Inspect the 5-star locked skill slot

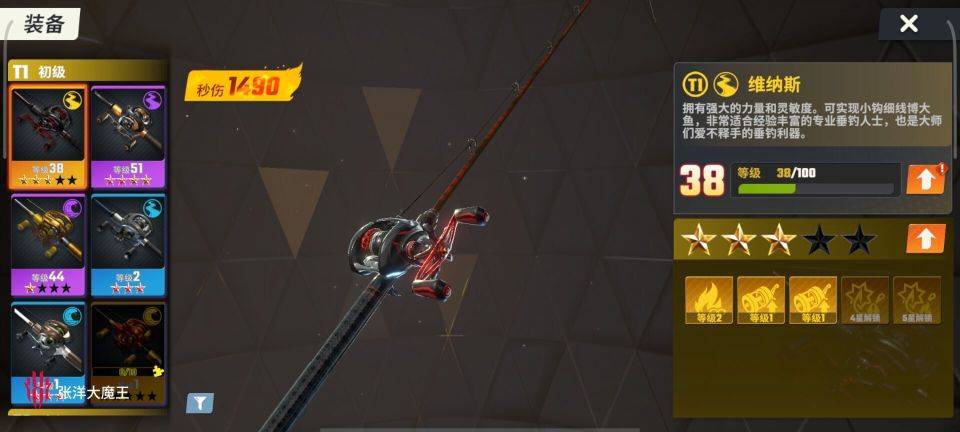pos(917,300)
